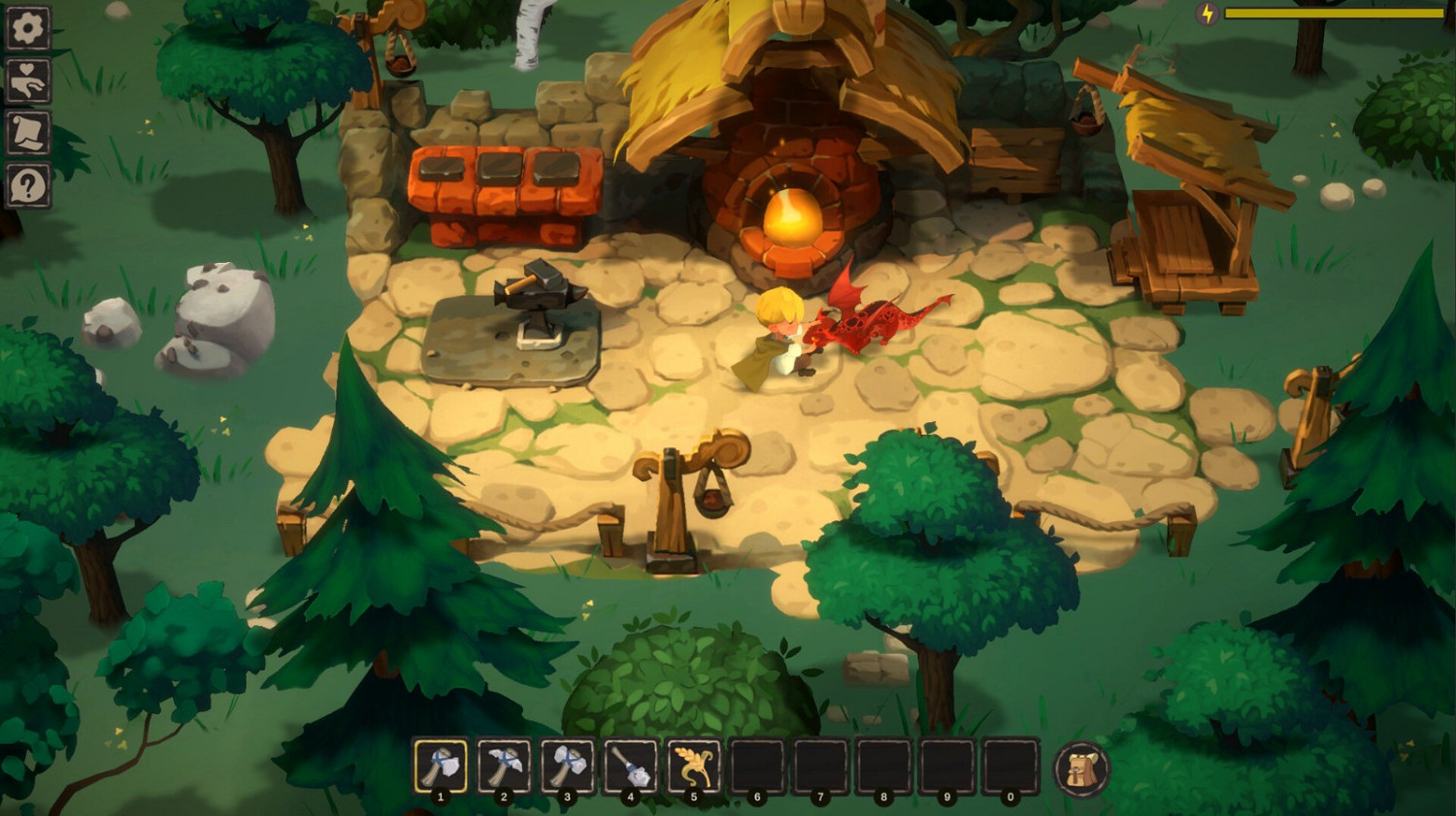Click empty hotbar slot 6

755,767
